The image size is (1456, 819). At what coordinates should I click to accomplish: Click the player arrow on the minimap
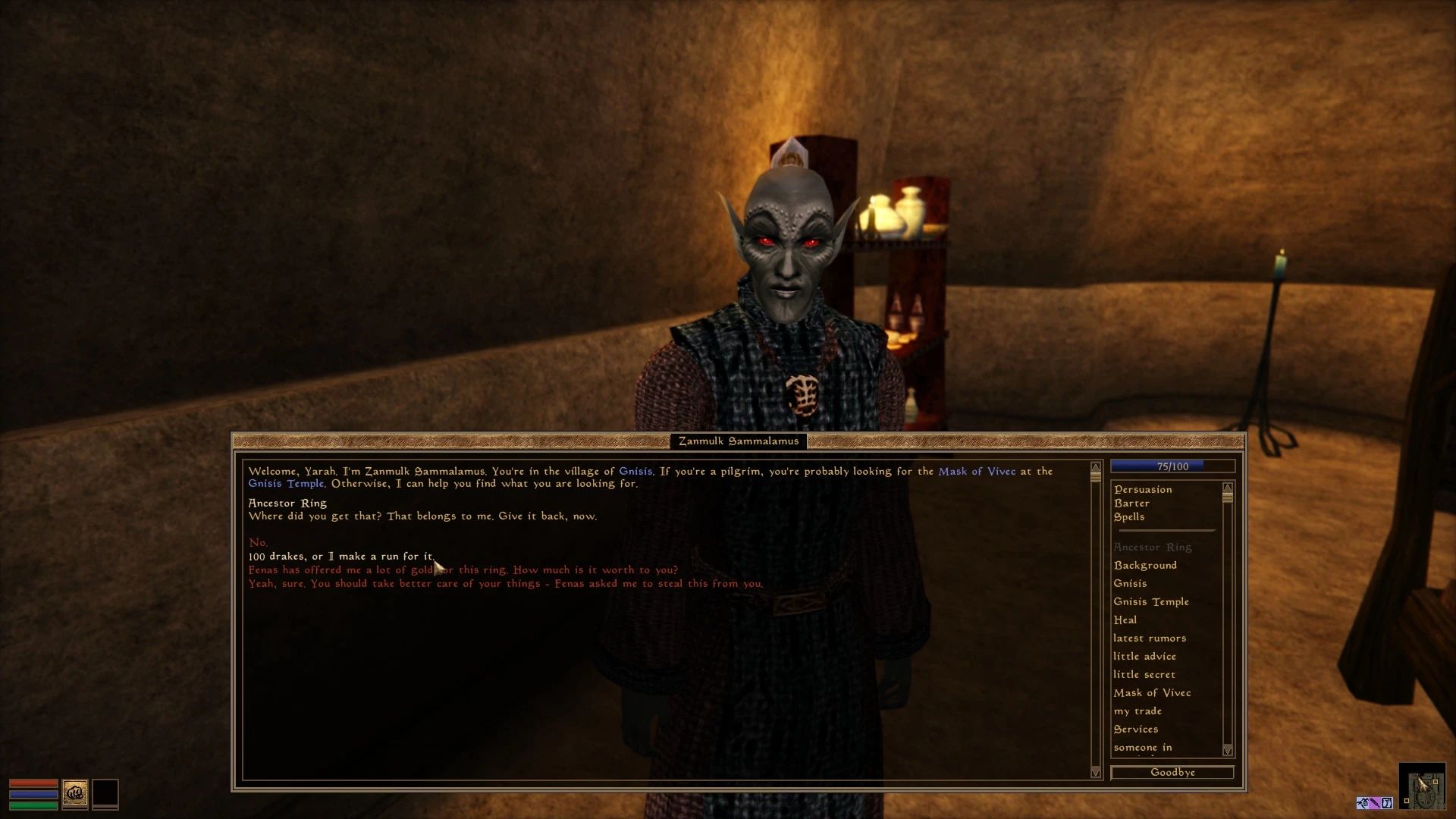[x=1423, y=784]
